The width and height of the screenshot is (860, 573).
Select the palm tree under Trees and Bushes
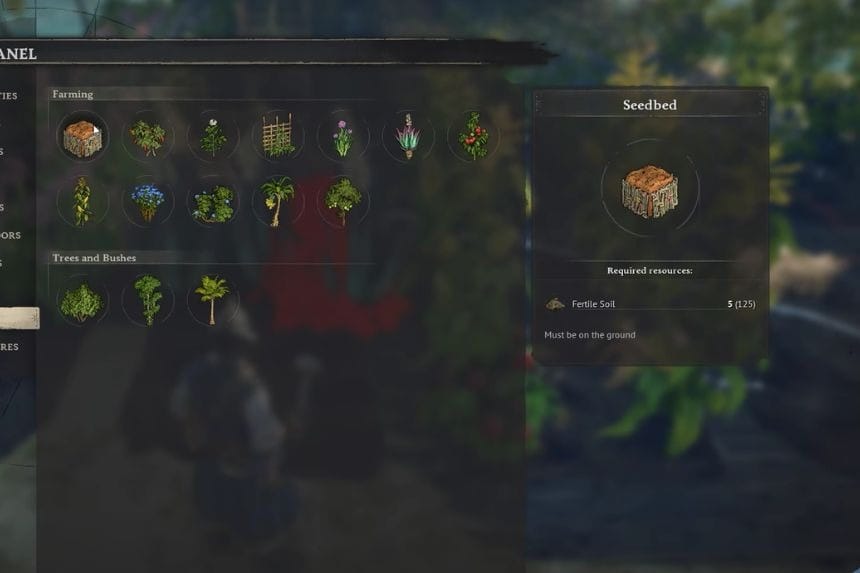(213, 300)
